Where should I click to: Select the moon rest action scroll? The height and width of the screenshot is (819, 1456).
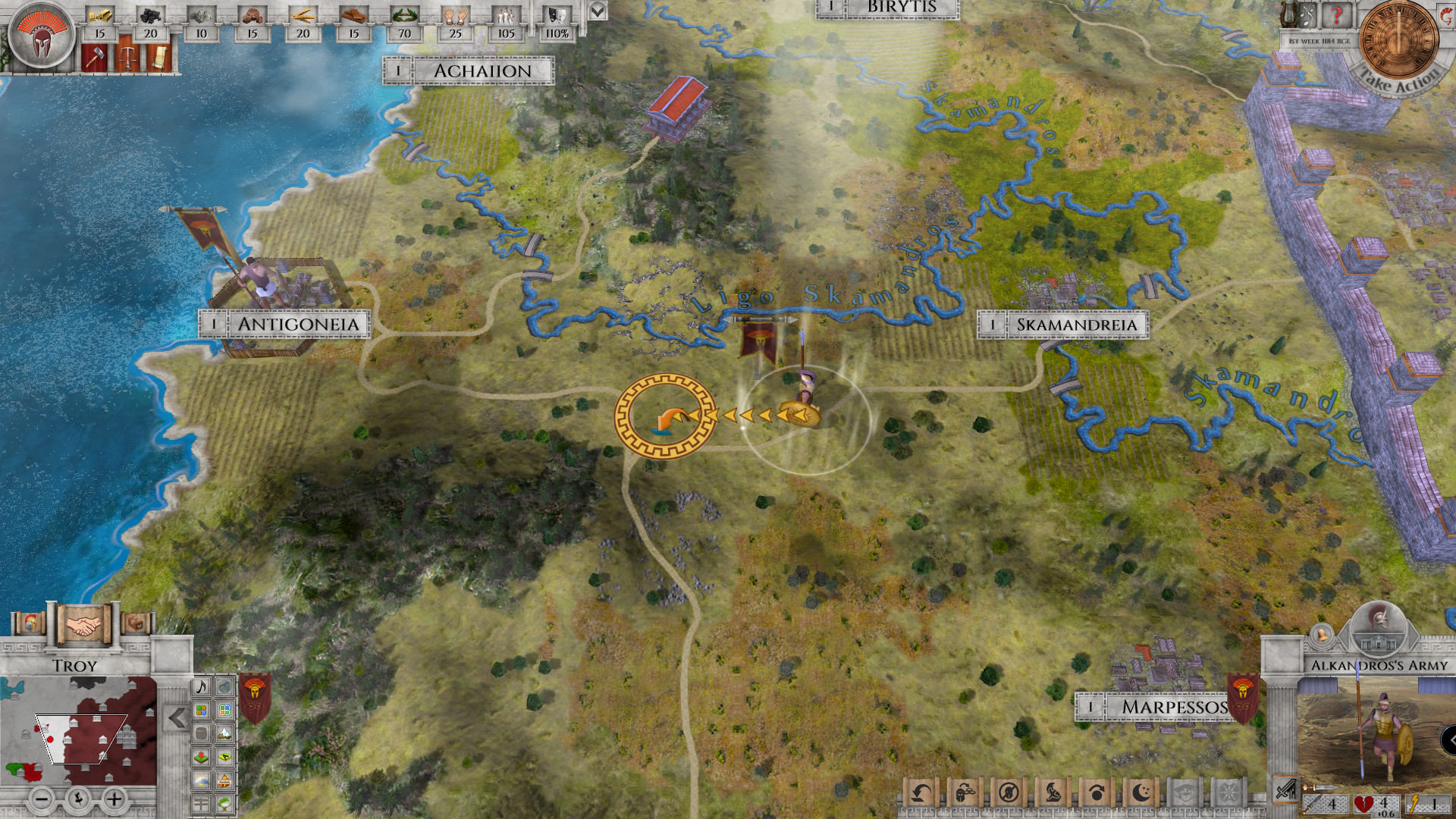1141,792
